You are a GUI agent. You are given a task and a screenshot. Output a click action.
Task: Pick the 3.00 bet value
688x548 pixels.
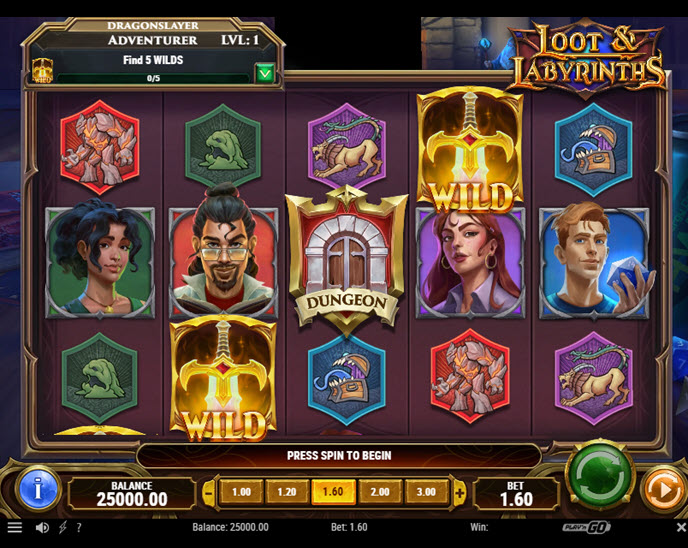(x=426, y=492)
